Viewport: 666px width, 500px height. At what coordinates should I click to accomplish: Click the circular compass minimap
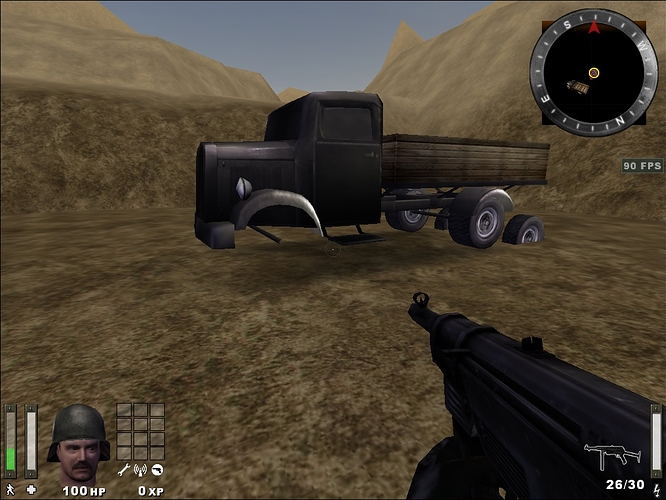594,71
